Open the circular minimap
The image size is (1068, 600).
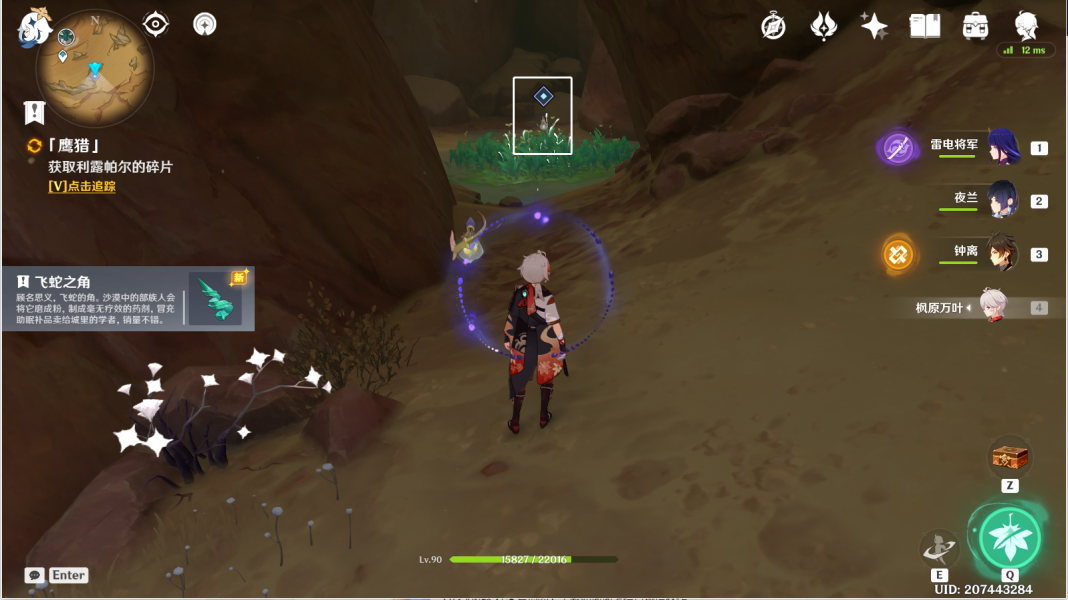click(95, 68)
